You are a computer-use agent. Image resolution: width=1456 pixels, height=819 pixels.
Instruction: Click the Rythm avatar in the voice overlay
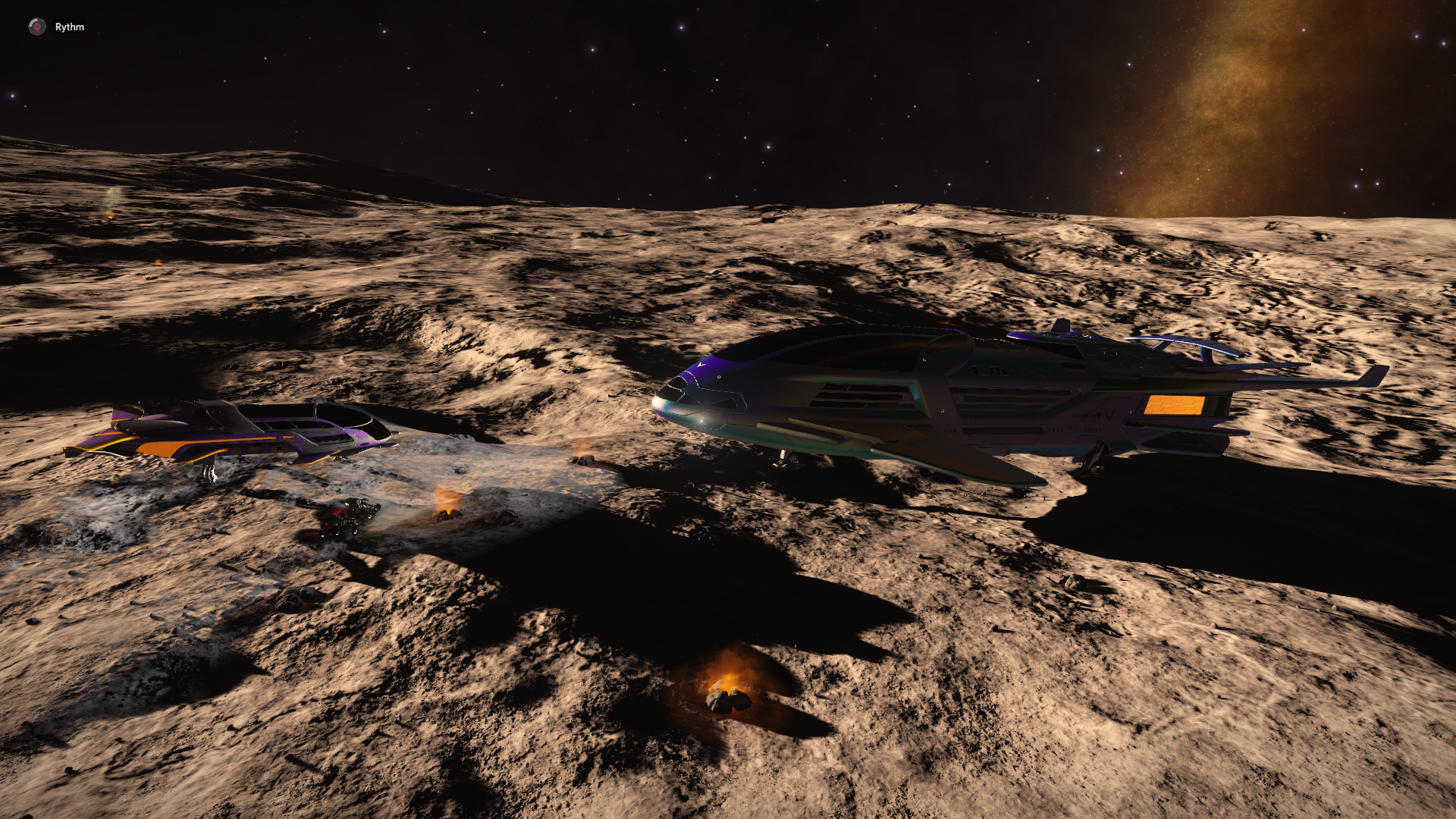[36, 27]
